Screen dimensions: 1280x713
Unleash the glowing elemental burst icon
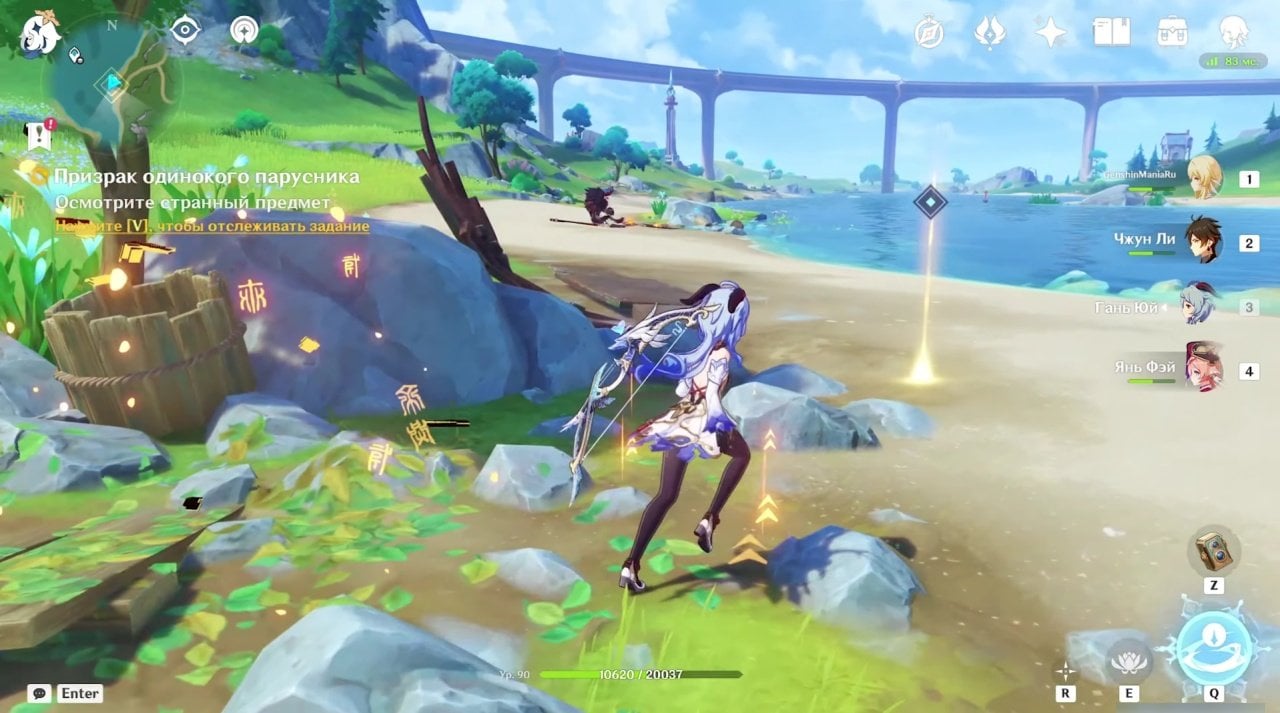tap(1215, 647)
